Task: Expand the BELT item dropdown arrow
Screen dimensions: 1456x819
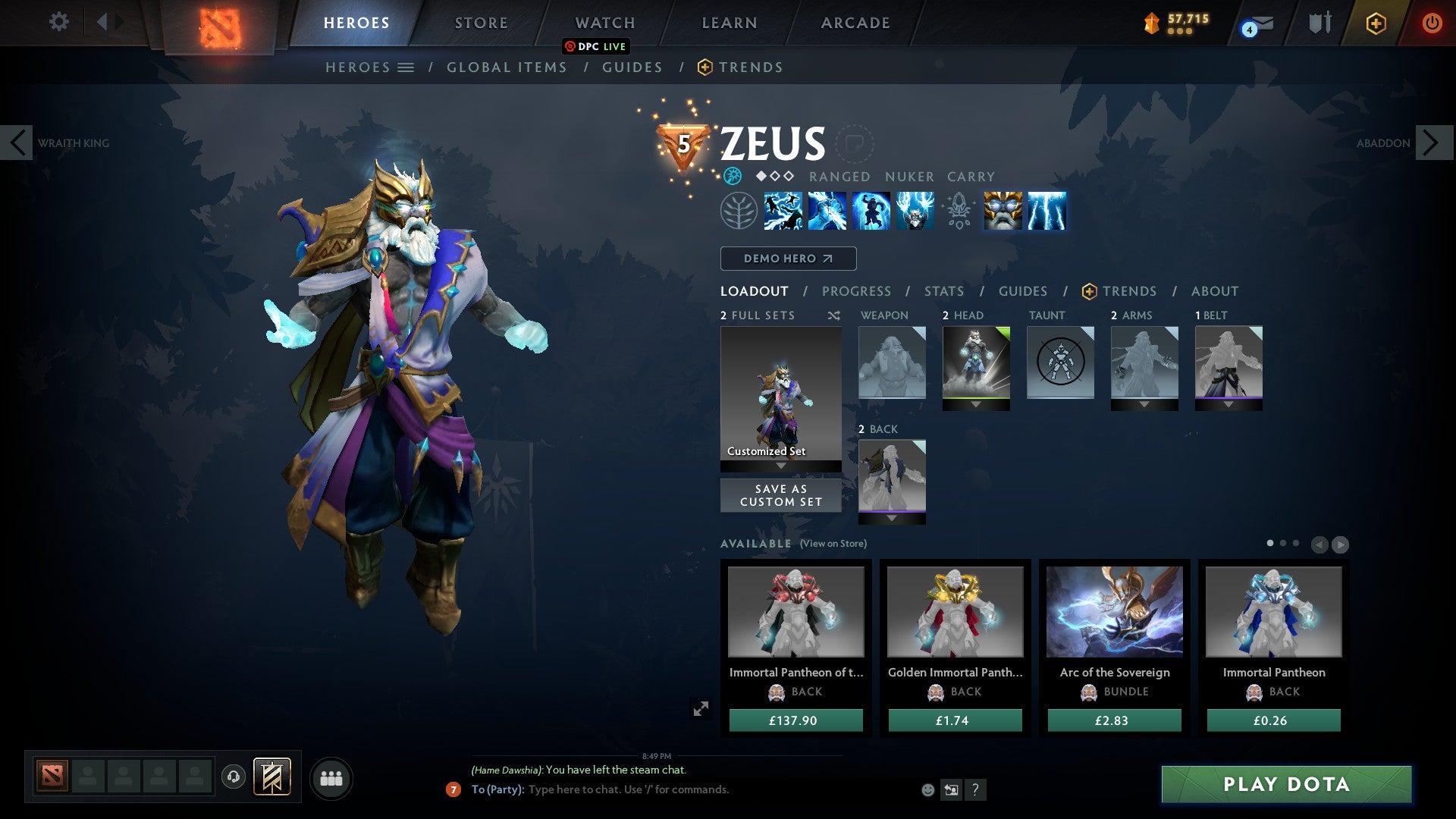Action: click(x=1228, y=405)
